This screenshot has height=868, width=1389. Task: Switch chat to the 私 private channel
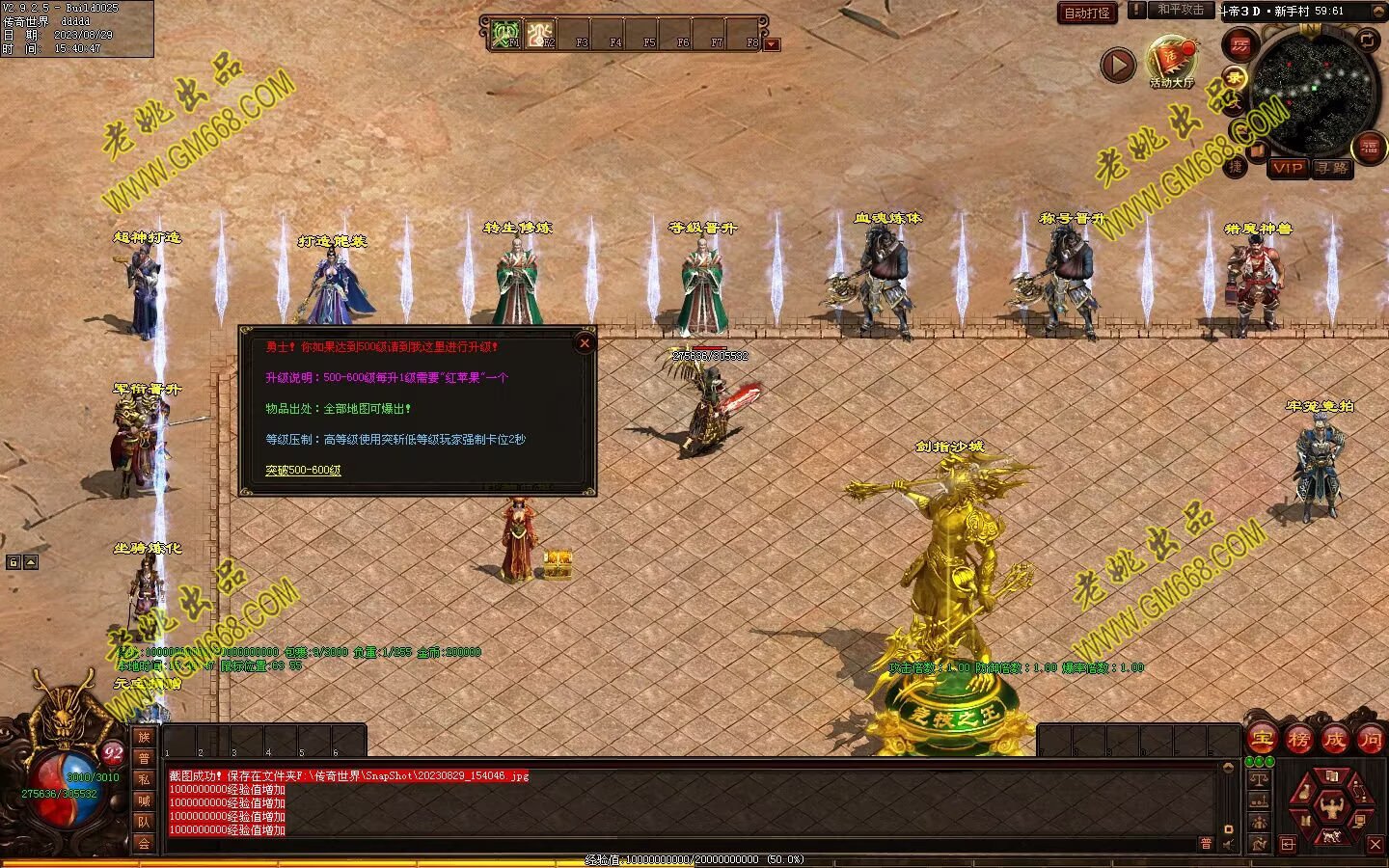pyautogui.click(x=144, y=779)
